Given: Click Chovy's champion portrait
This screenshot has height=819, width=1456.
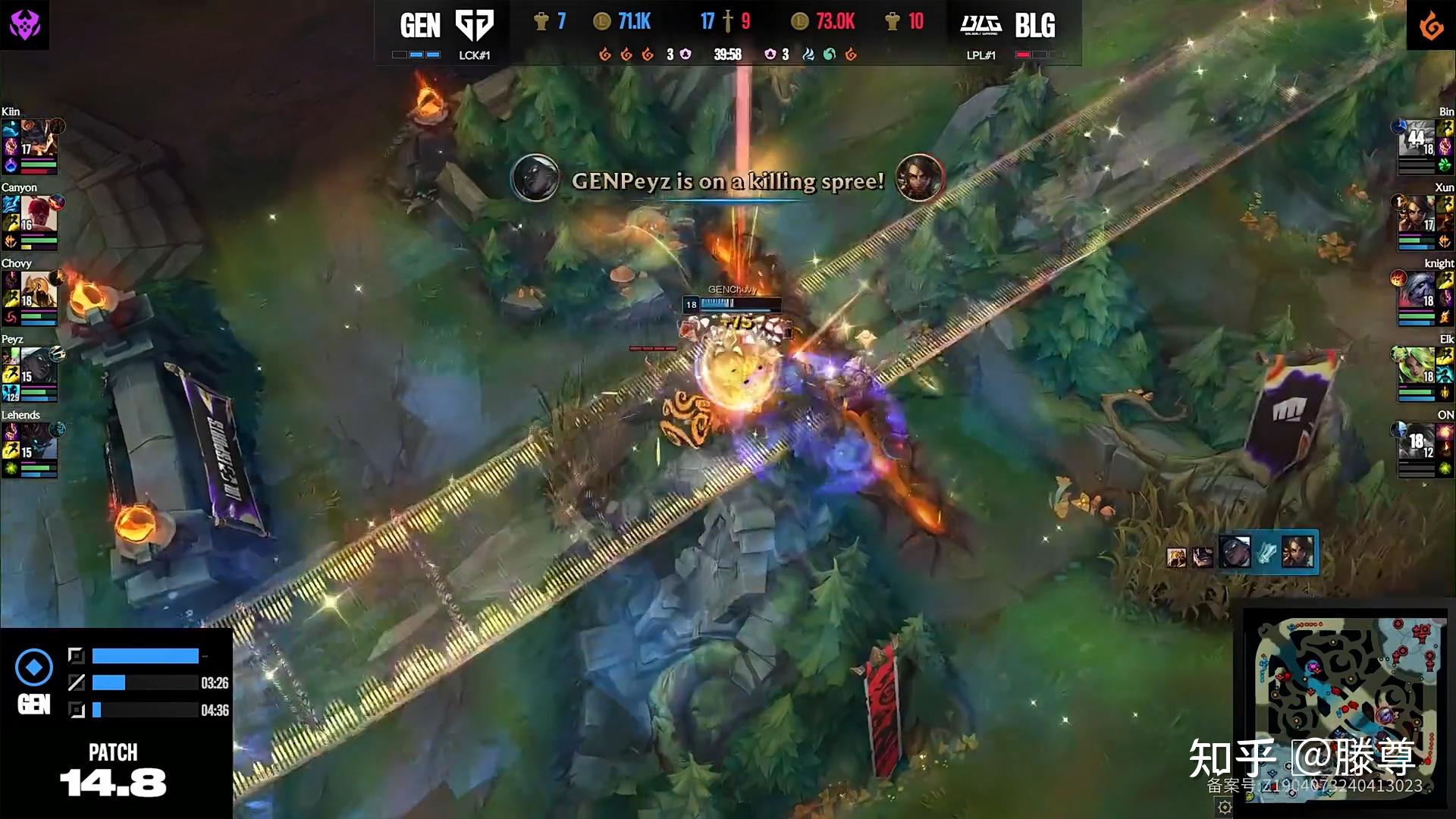Looking at the screenshot, I should tap(39, 289).
